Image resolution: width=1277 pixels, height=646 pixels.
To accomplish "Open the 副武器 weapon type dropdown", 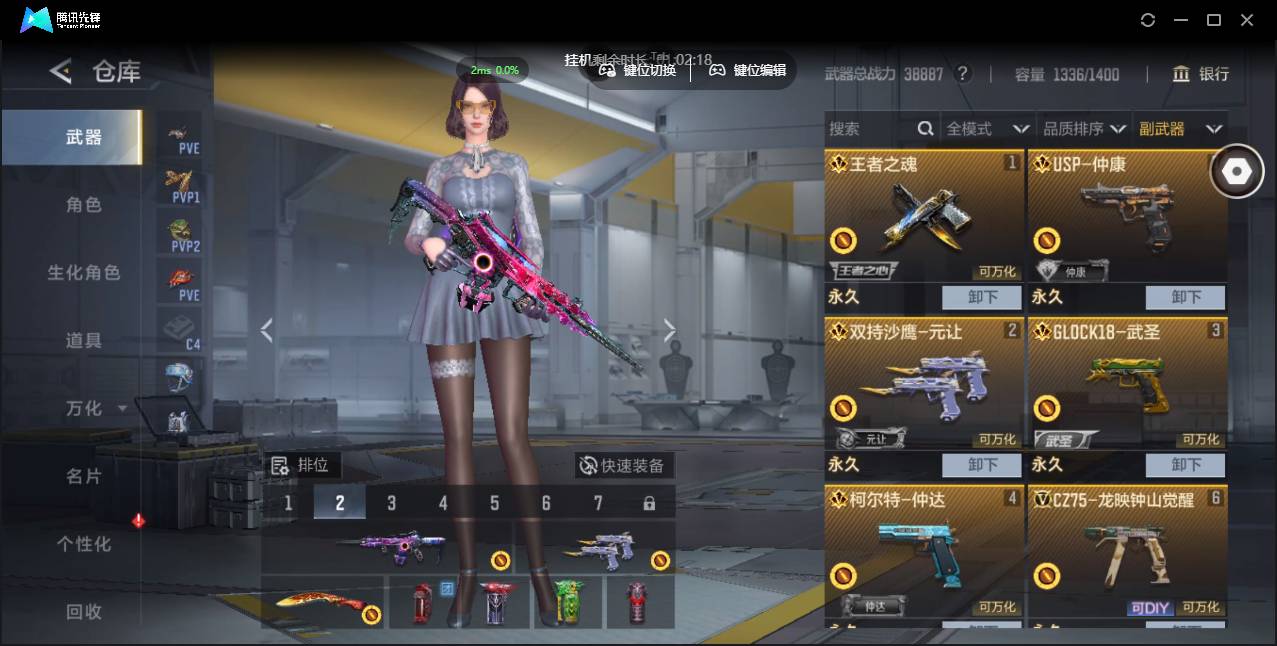I will click(x=1180, y=129).
